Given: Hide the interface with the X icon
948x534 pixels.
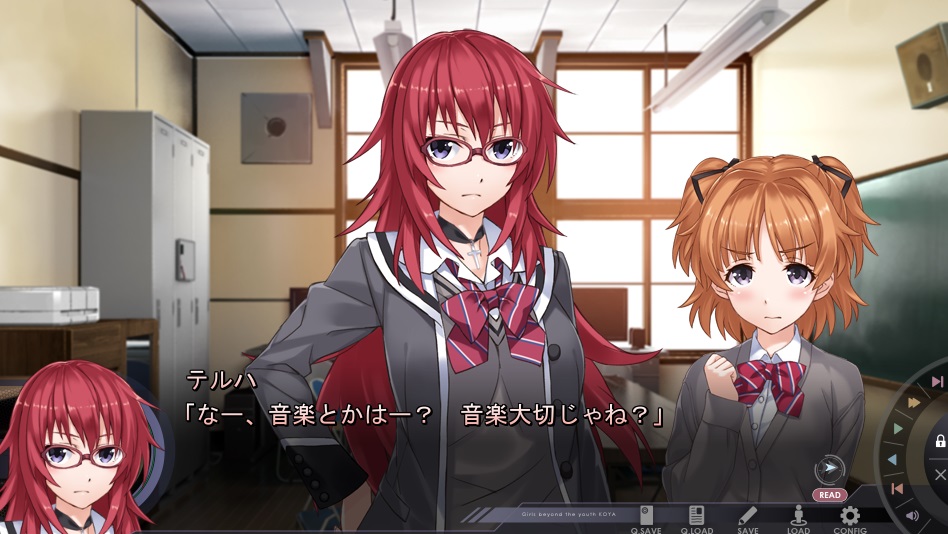Looking at the screenshot, I should pos(940,474).
